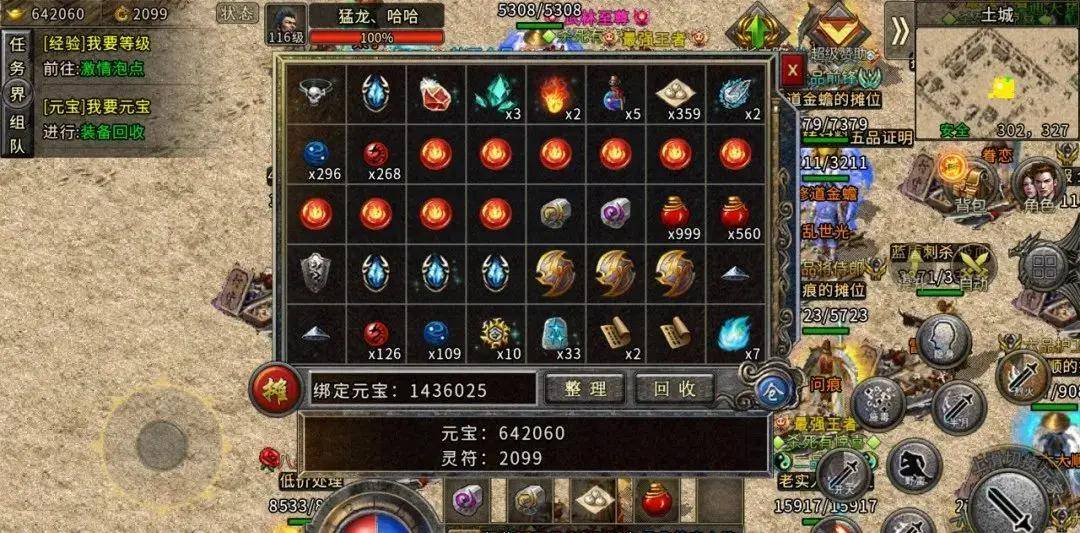Choose the green crystals stack x3
The image size is (1080, 533).
pos(495,94)
